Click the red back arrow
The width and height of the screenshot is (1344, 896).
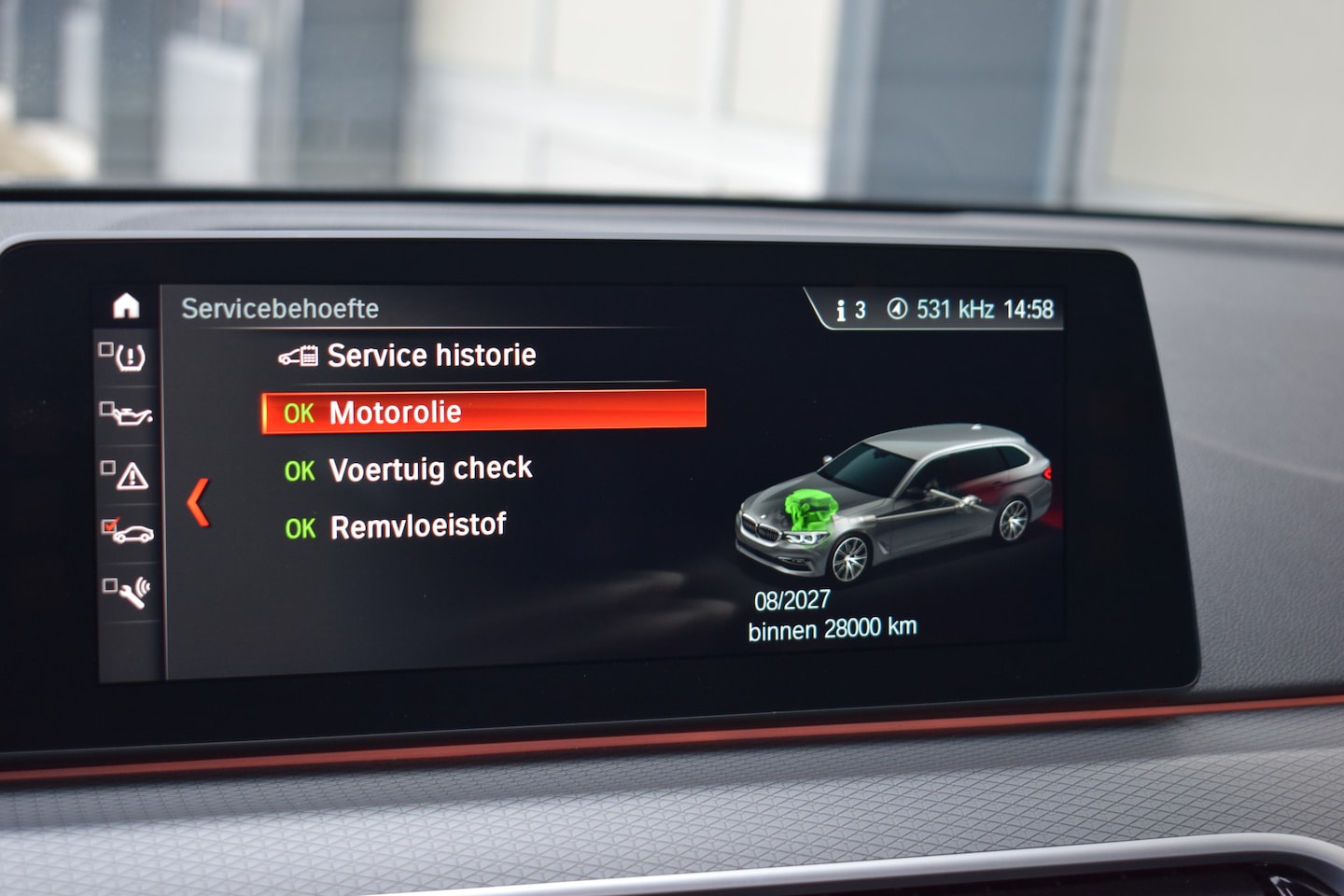point(198,503)
